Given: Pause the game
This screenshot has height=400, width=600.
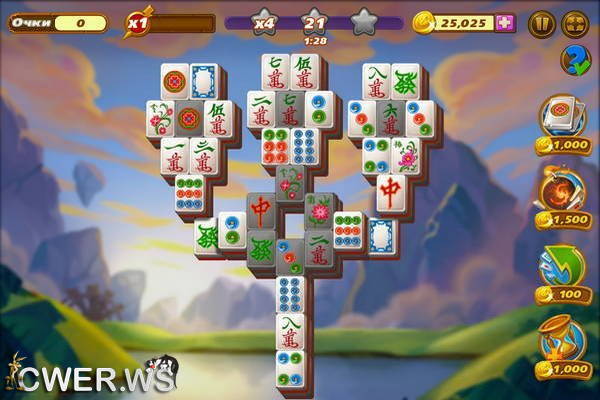Looking at the screenshot, I should (541, 22).
